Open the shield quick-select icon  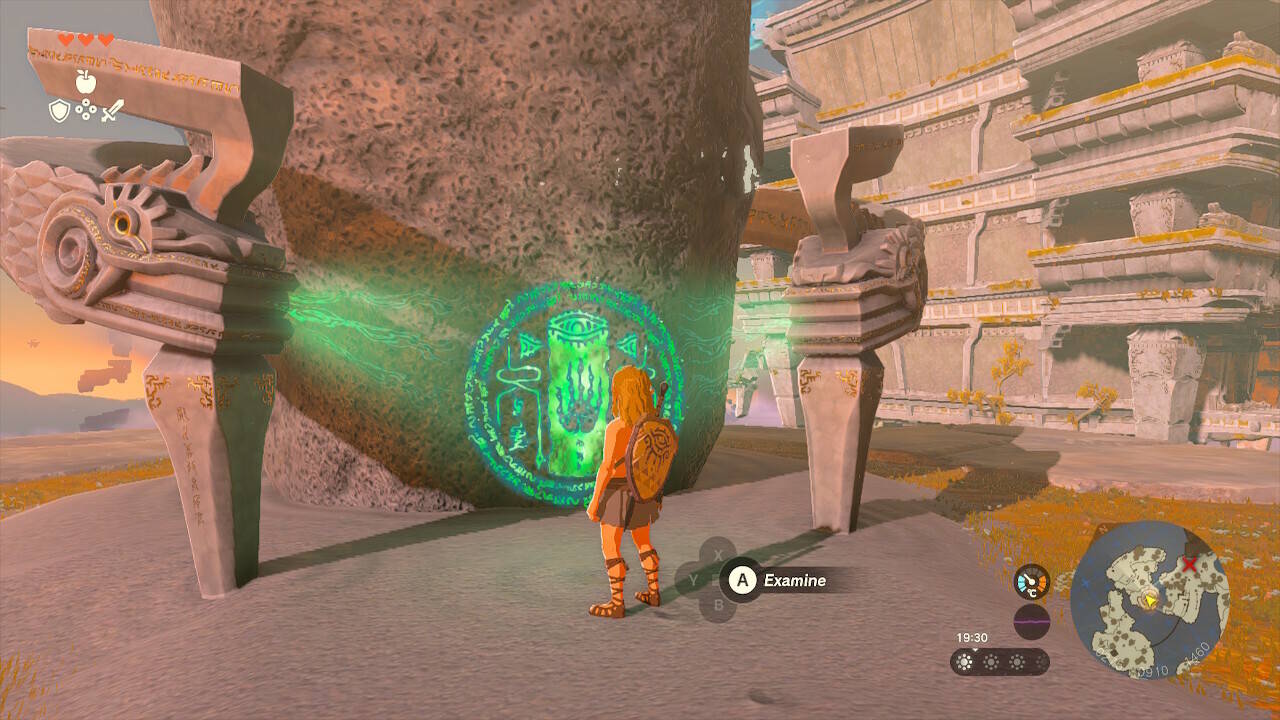click(x=60, y=110)
